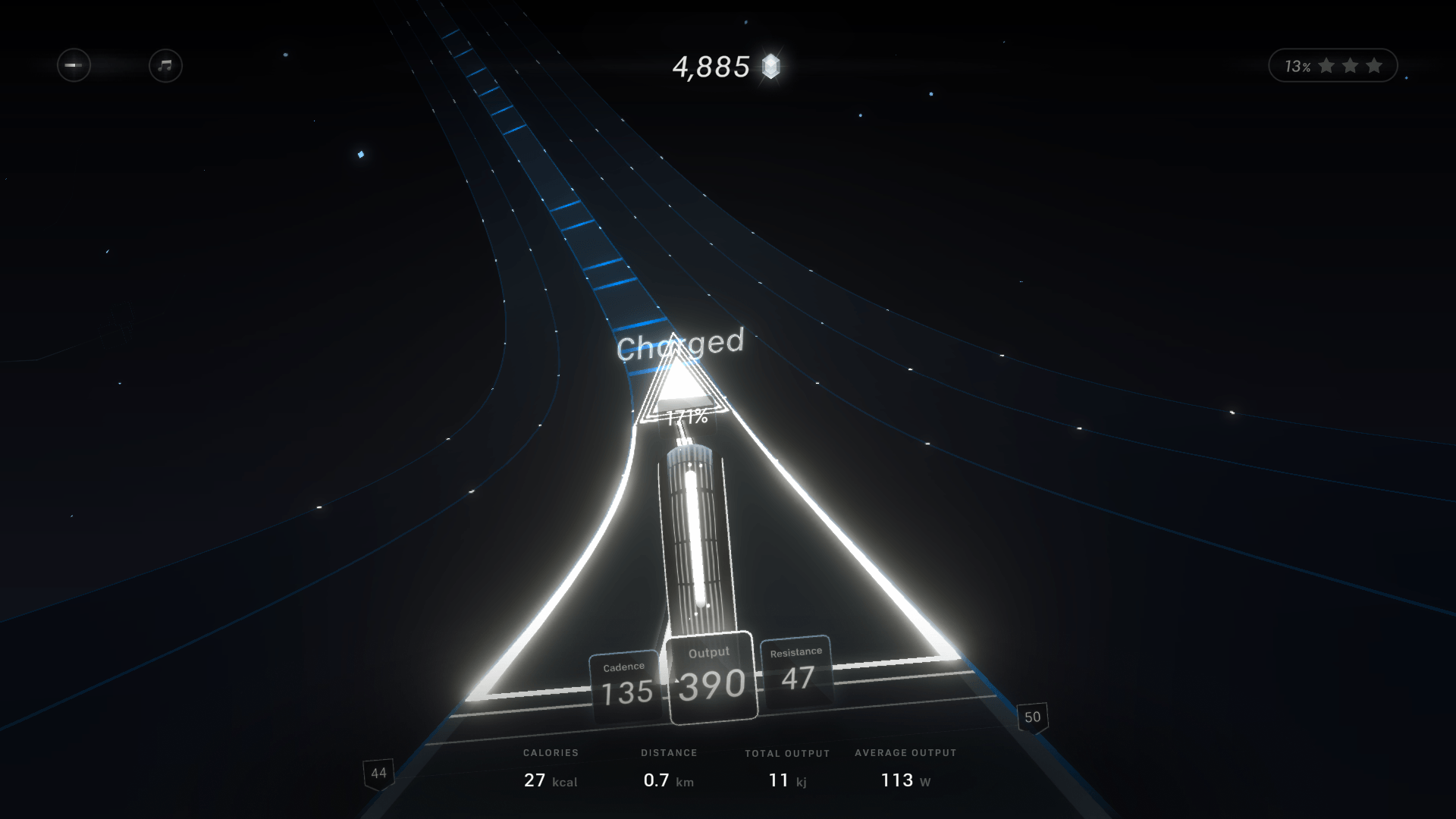The image size is (1456, 819).
Task: Expand the Cadence panel showing 135
Action: (x=624, y=682)
